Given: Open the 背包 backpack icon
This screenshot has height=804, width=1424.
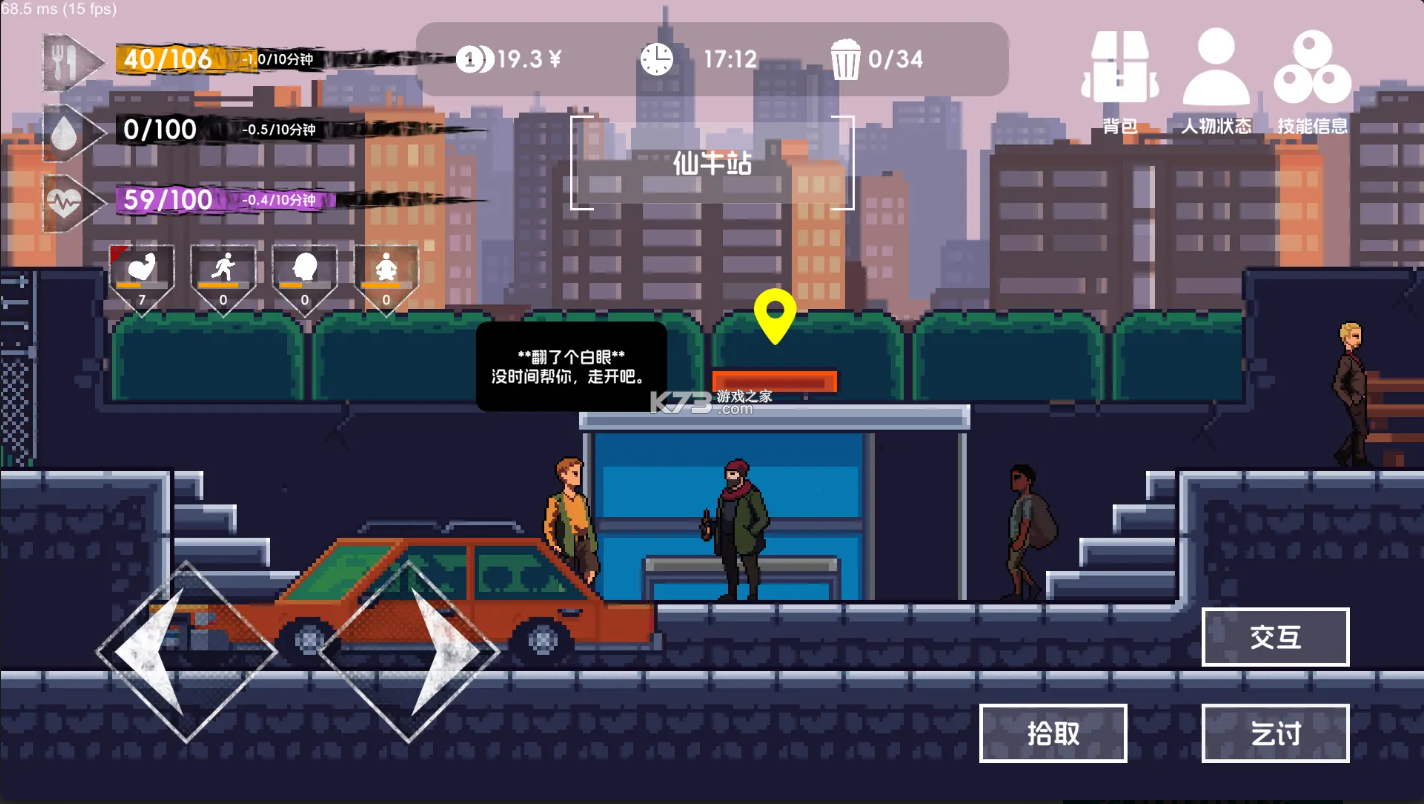Looking at the screenshot, I should click(x=1120, y=65).
